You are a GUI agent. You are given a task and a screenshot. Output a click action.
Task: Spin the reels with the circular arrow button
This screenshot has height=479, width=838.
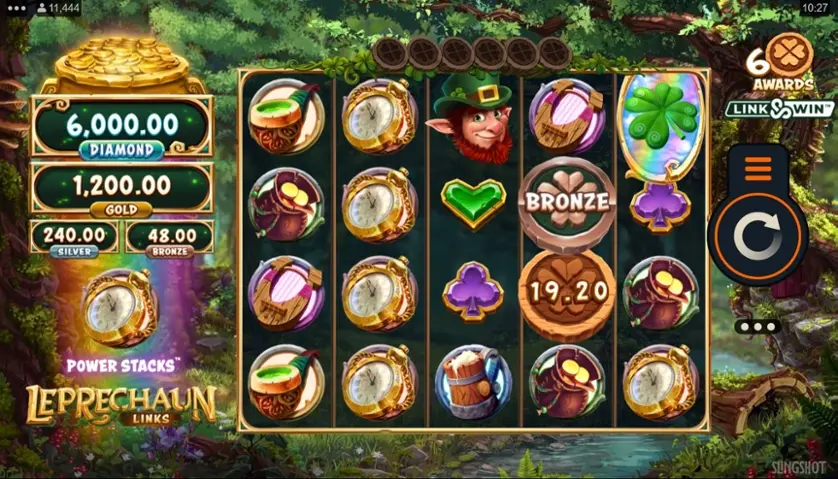tap(757, 240)
